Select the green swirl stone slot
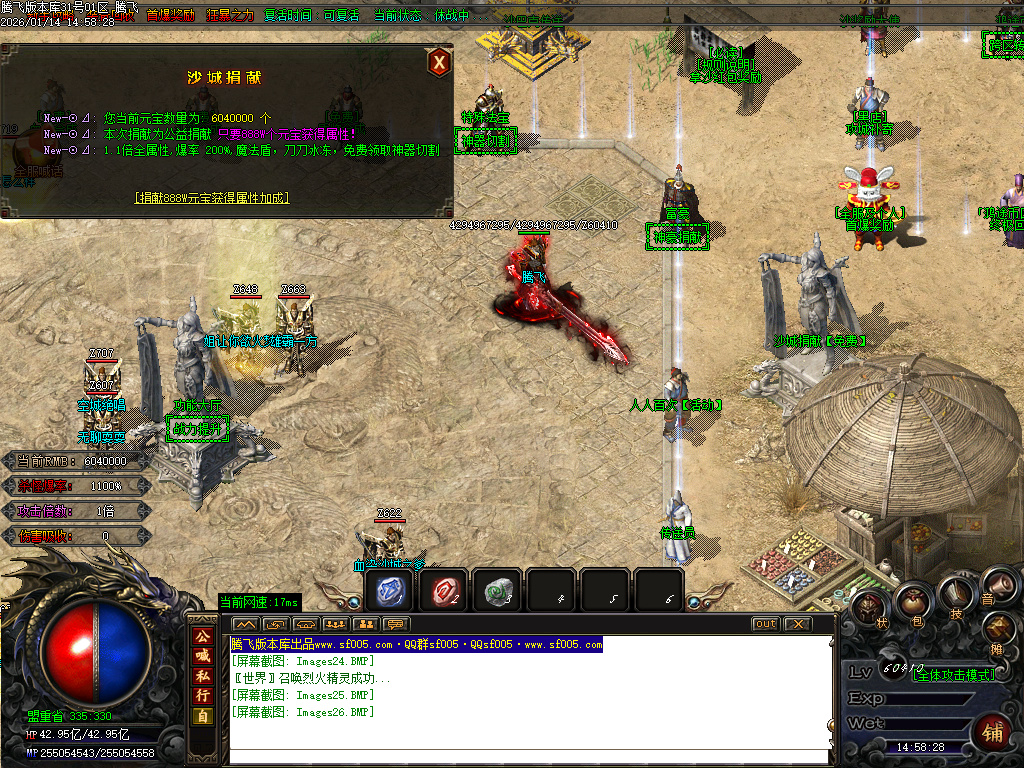The width and height of the screenshot is (1024, 768). tap(496, 590)
